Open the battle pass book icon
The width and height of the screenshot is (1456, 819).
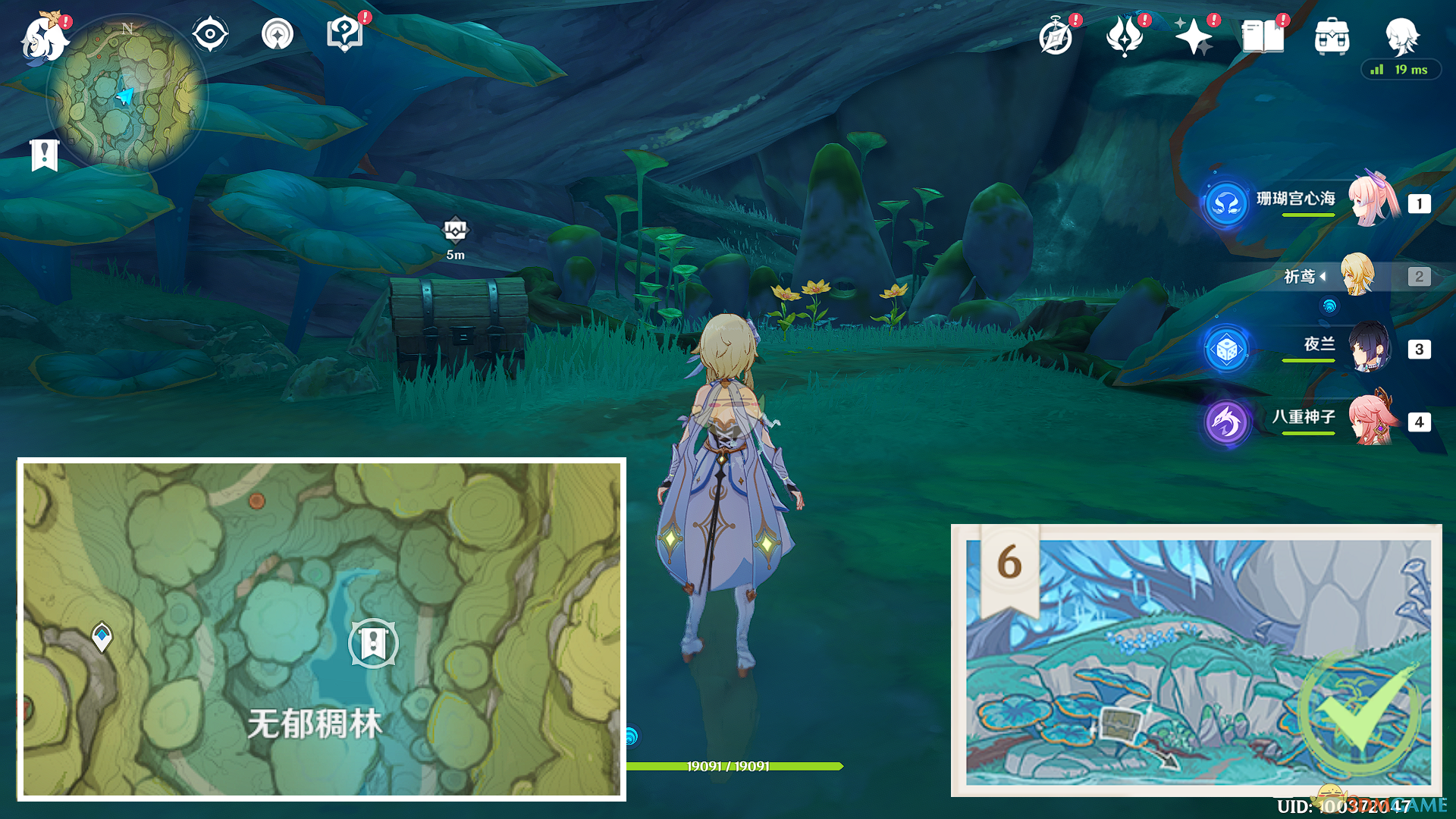tap(1263, 37)
